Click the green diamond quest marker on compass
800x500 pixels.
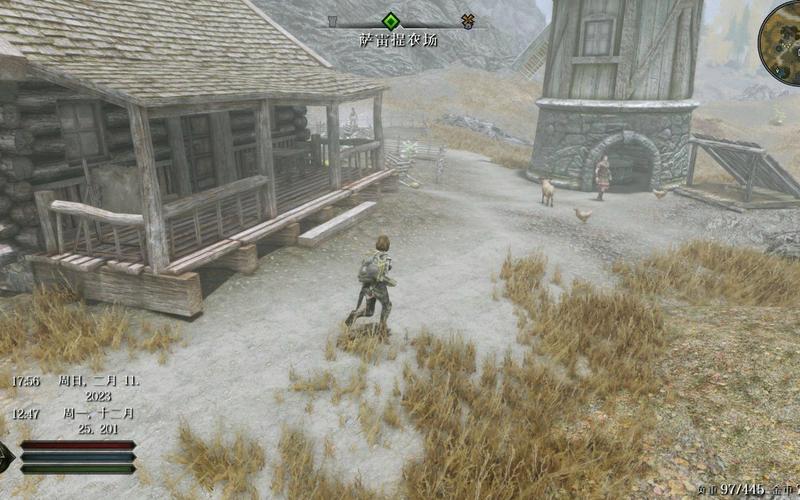pyautogui.click(x=391, y=20)
